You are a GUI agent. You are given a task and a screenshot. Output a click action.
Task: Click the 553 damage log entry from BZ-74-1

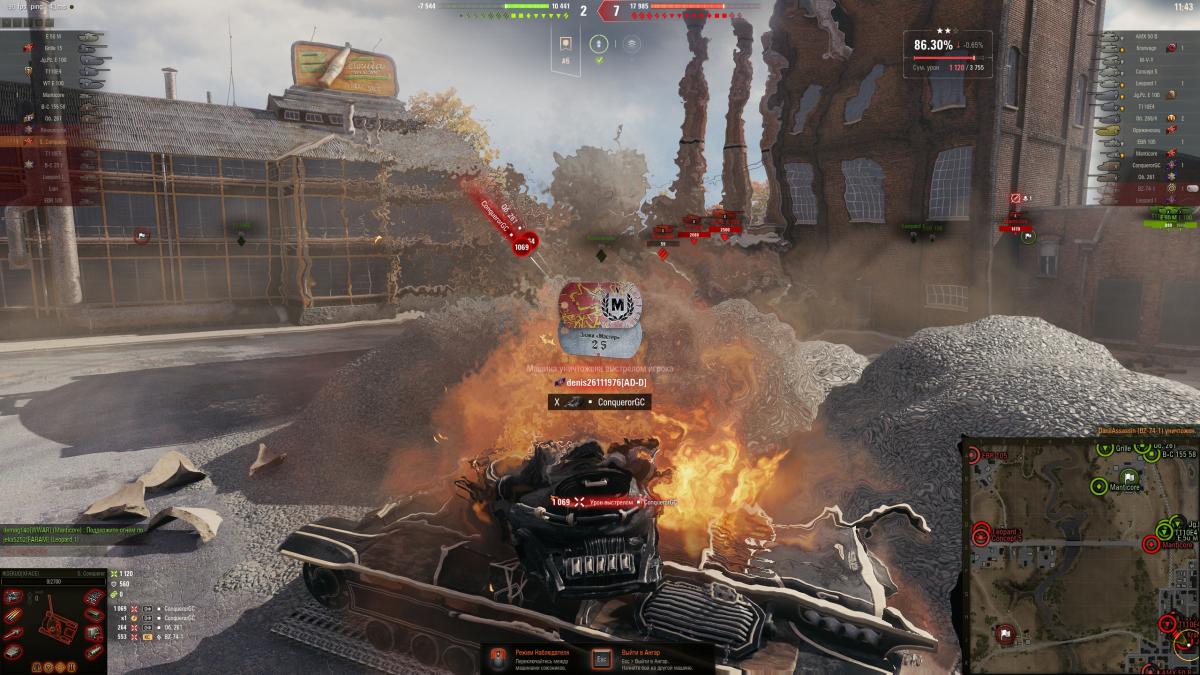pos(148,636)
